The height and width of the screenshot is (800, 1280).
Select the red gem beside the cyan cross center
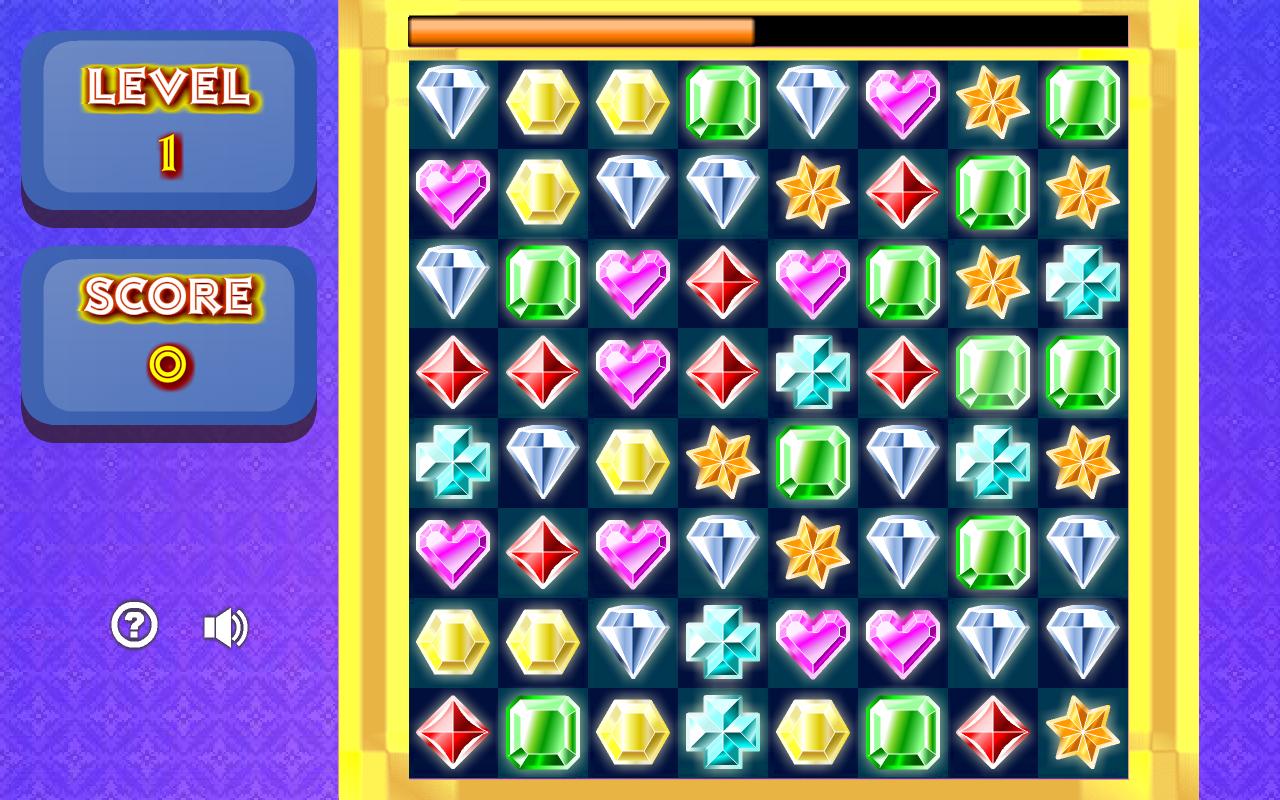(903, 372)
